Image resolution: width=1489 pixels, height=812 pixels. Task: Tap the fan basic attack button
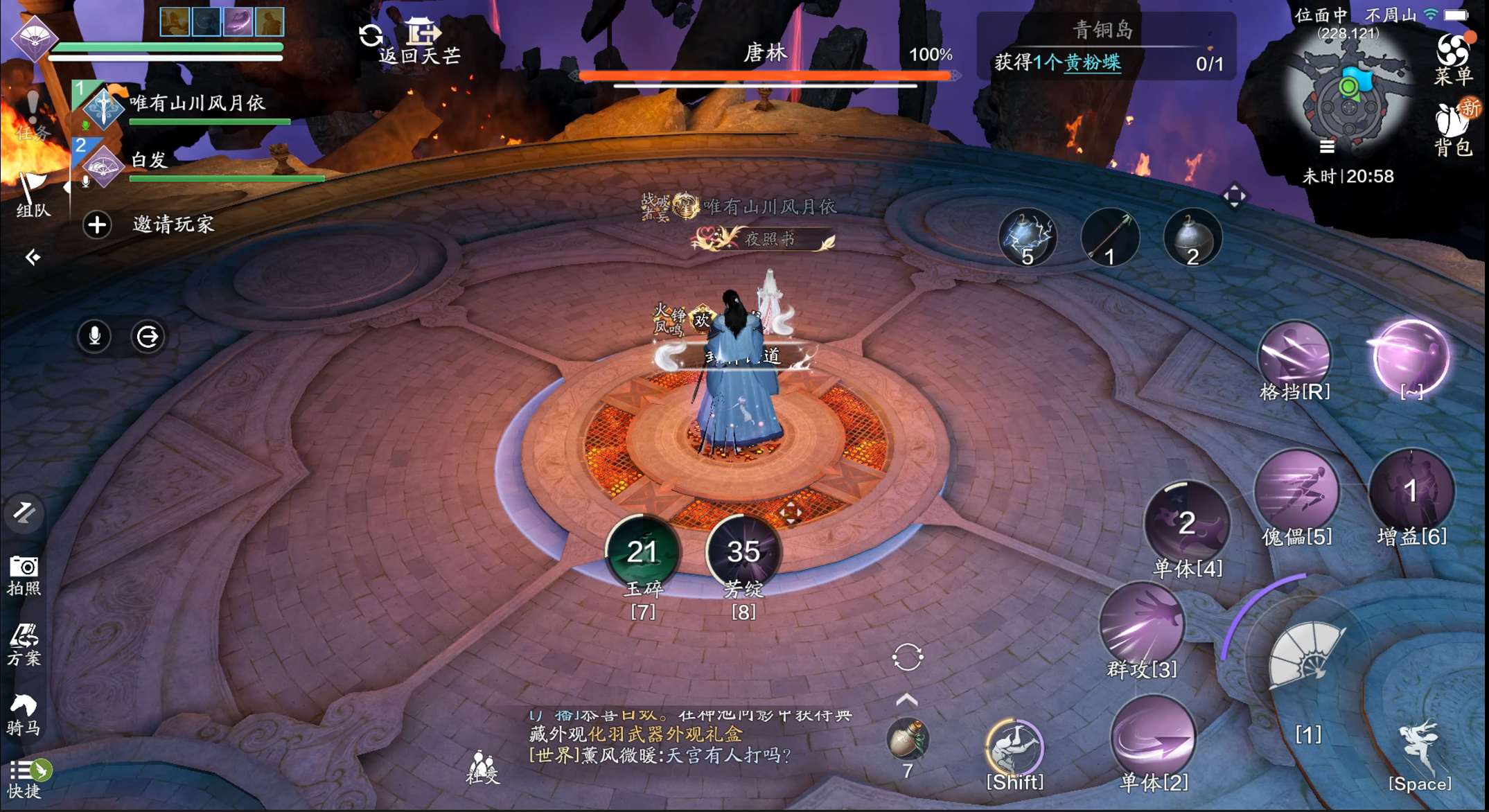(1306, 656)
